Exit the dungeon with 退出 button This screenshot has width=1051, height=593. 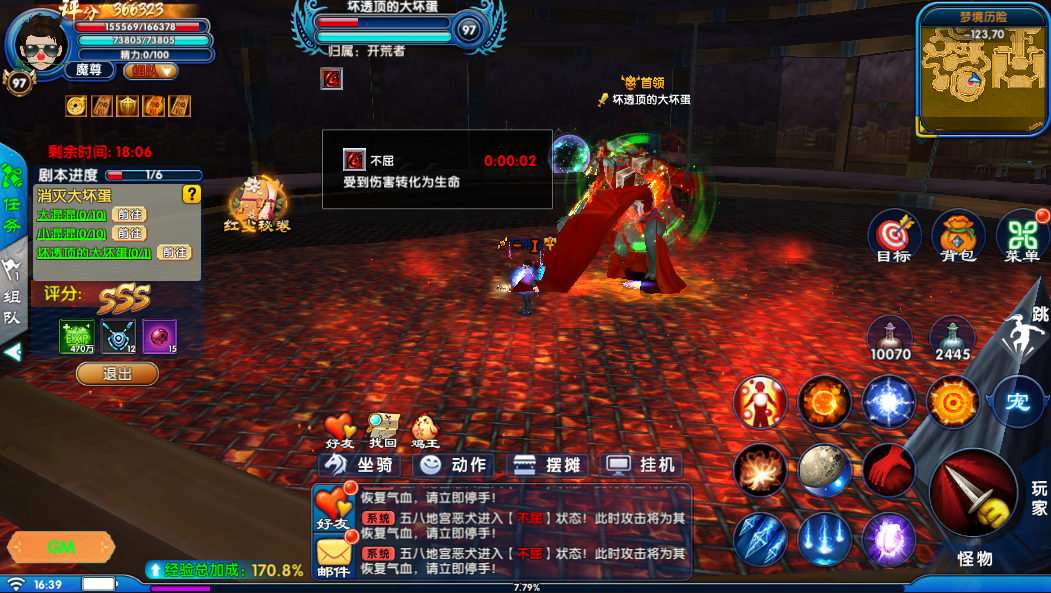click(117, 374)
